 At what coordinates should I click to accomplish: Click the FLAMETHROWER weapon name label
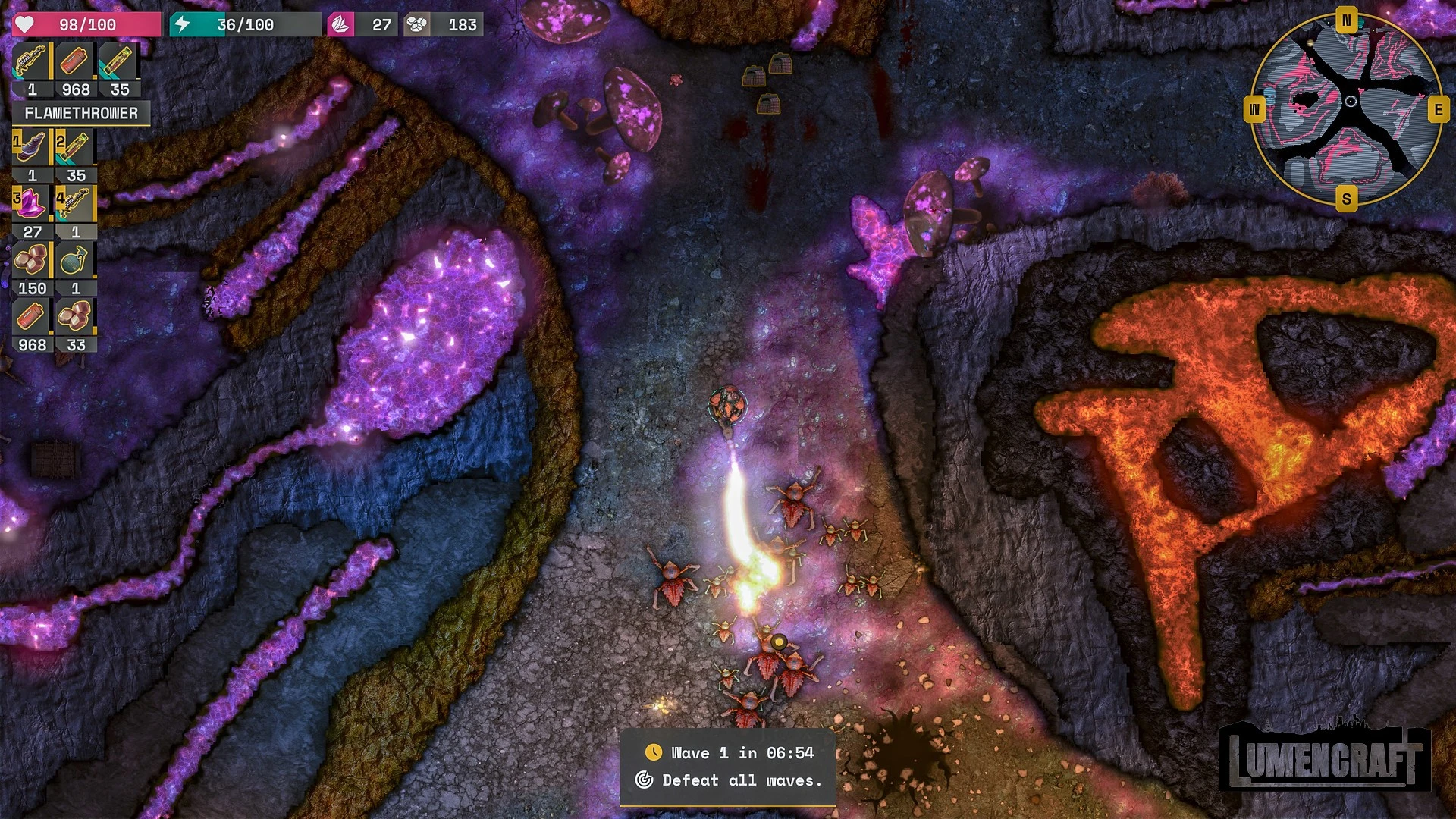tap(81, 114)
